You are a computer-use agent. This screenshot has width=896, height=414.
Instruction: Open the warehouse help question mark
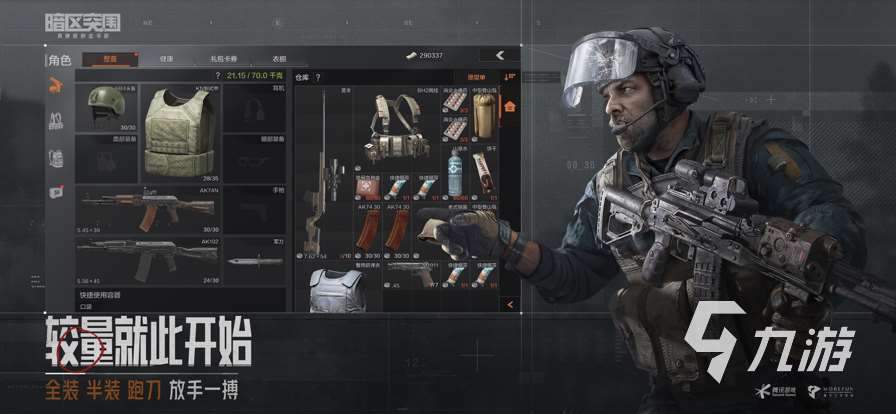pyautogui.click(x=313, y=77)
